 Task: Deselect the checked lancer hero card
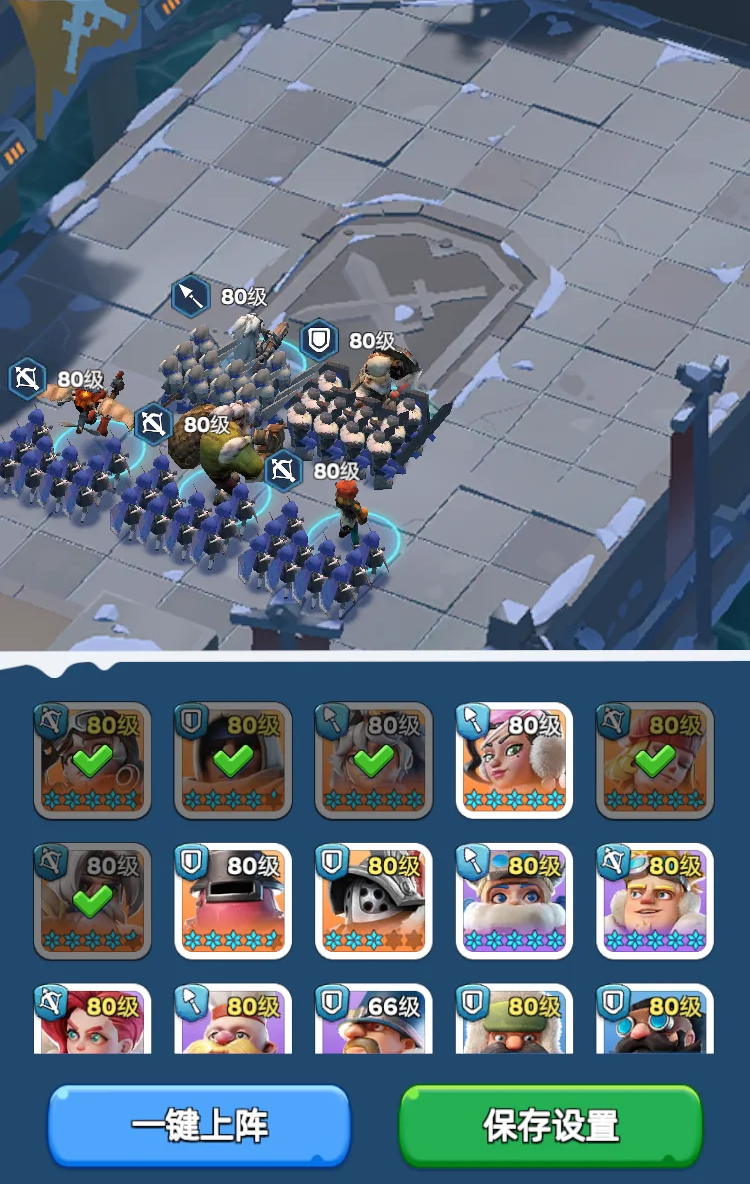click(x=374, y=760)
